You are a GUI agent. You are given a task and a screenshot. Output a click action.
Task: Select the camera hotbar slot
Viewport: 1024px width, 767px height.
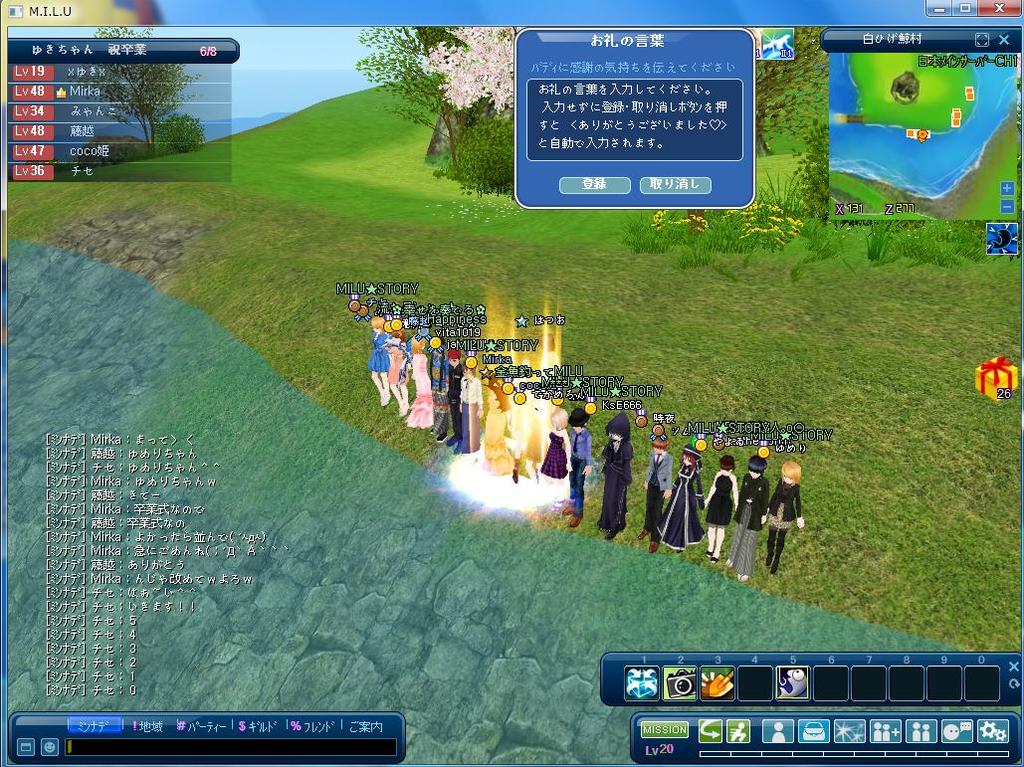click(x=680, y=683)
